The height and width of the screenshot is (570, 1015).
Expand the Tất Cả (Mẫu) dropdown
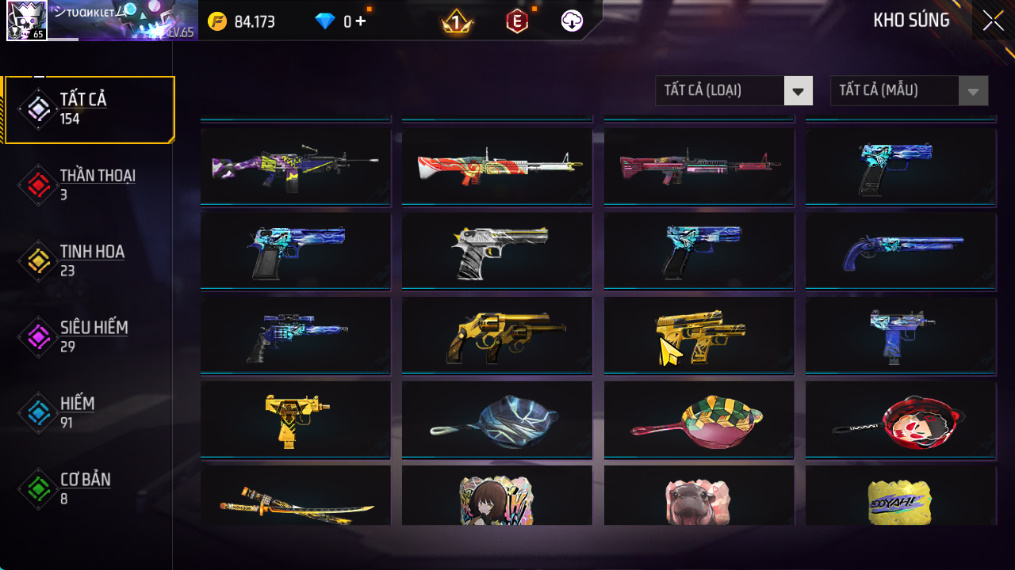click(908, 91)
